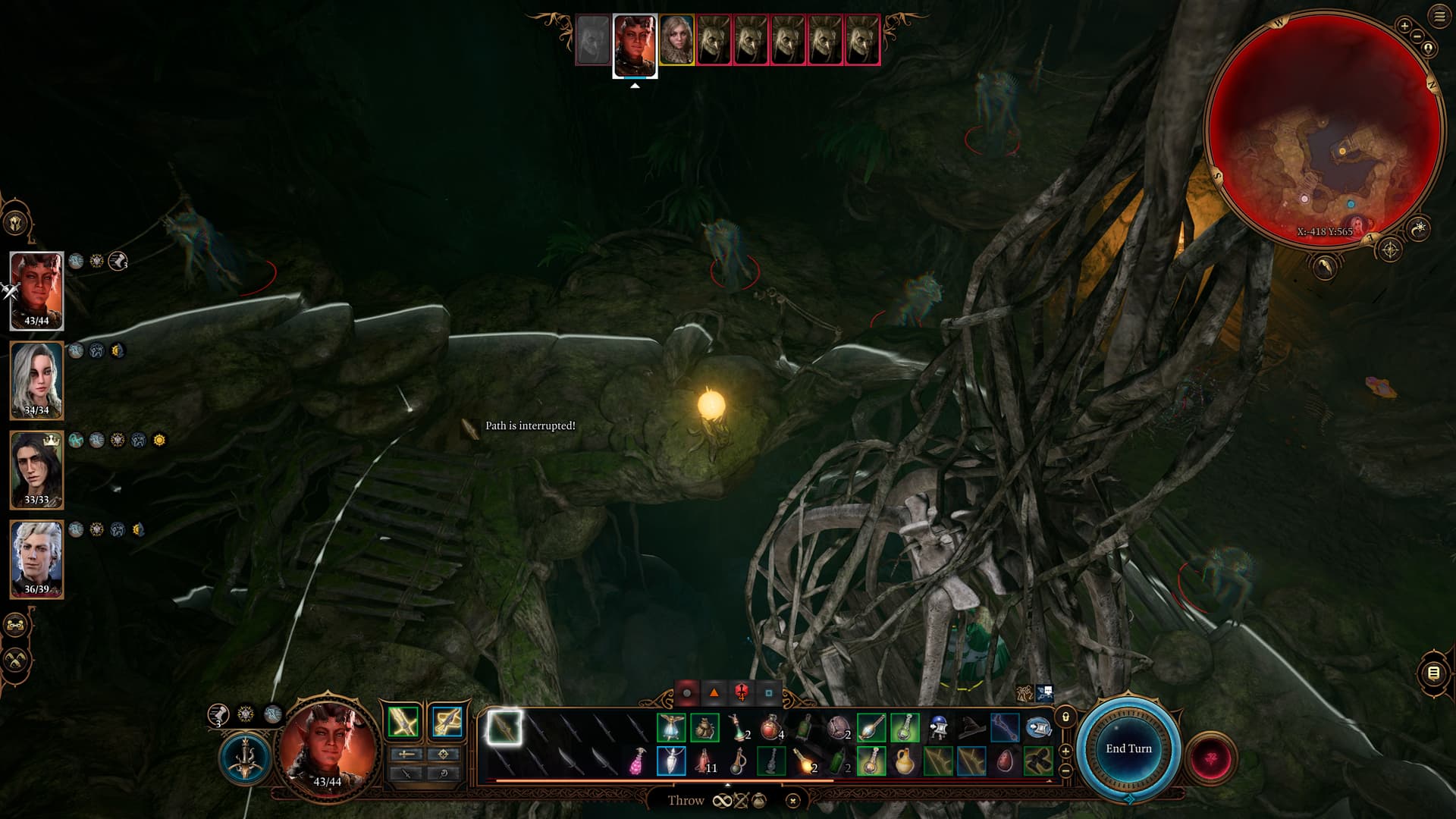Image resolution: width=1456 pixels, height=819 pixels.
Task: Toggle the hotbar lock button
Action: coord(1065,717)
